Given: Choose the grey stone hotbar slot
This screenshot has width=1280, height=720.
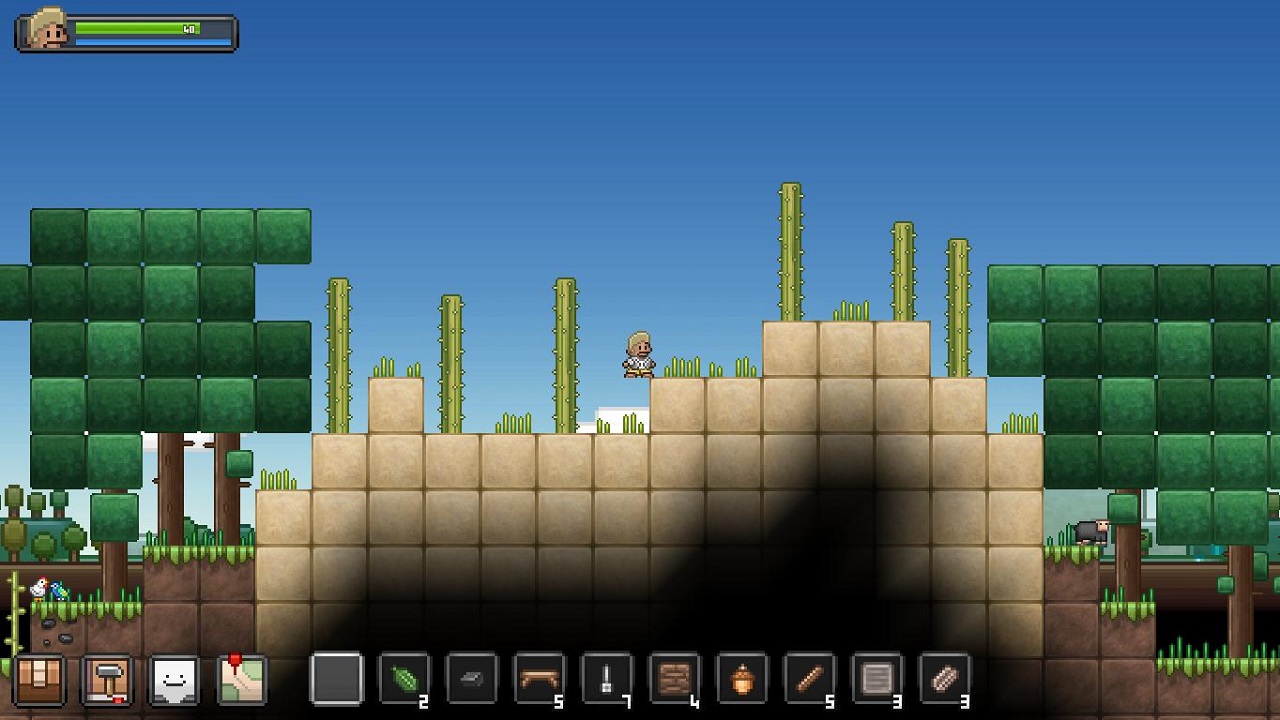Looking at the screenshot, I should 471,680.
